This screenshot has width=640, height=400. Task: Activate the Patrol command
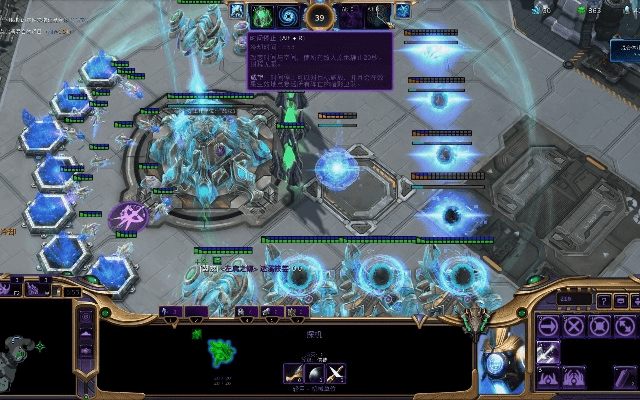tap(624, 325)
